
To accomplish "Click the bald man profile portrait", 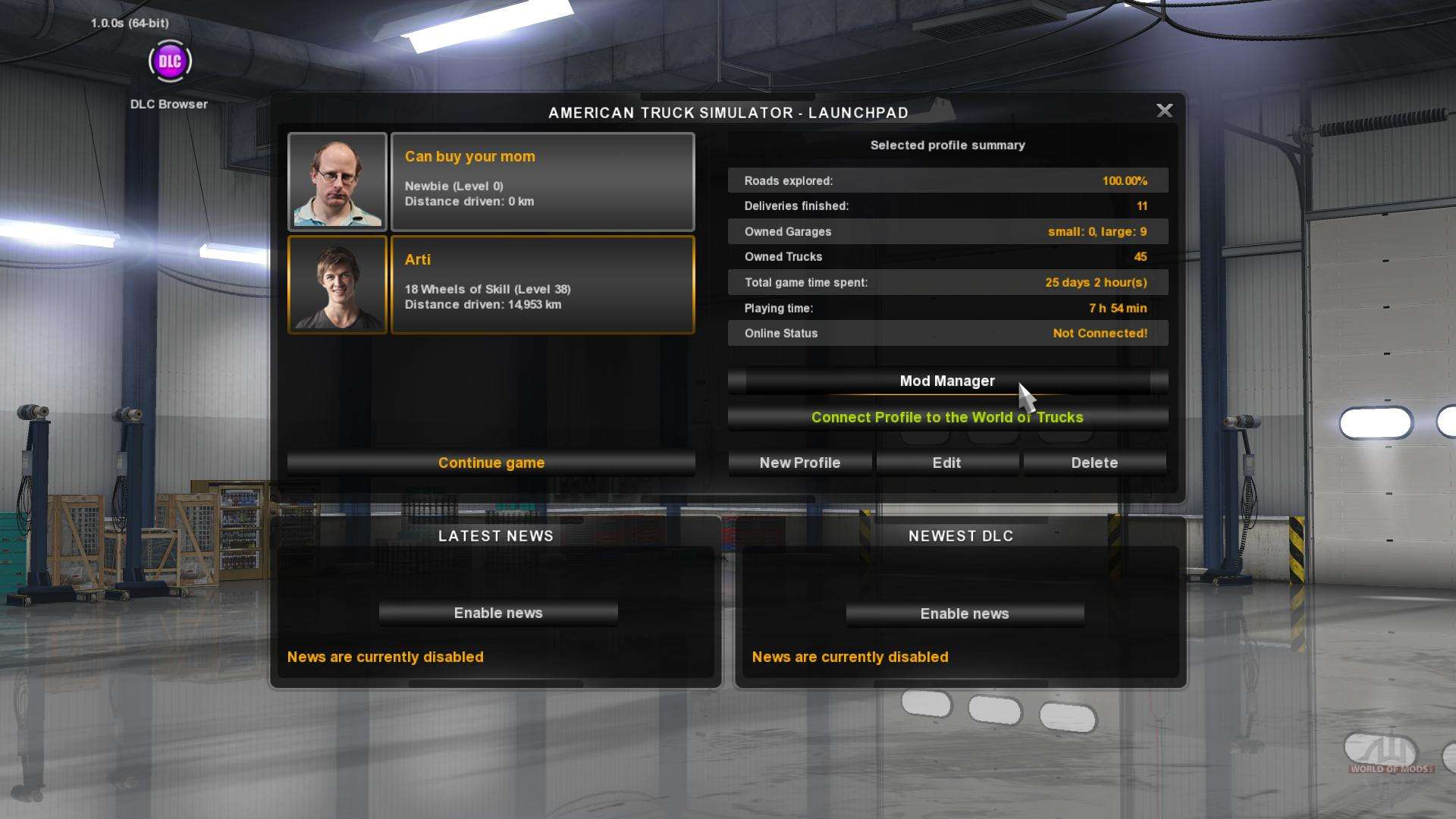I will pos(337,182).
